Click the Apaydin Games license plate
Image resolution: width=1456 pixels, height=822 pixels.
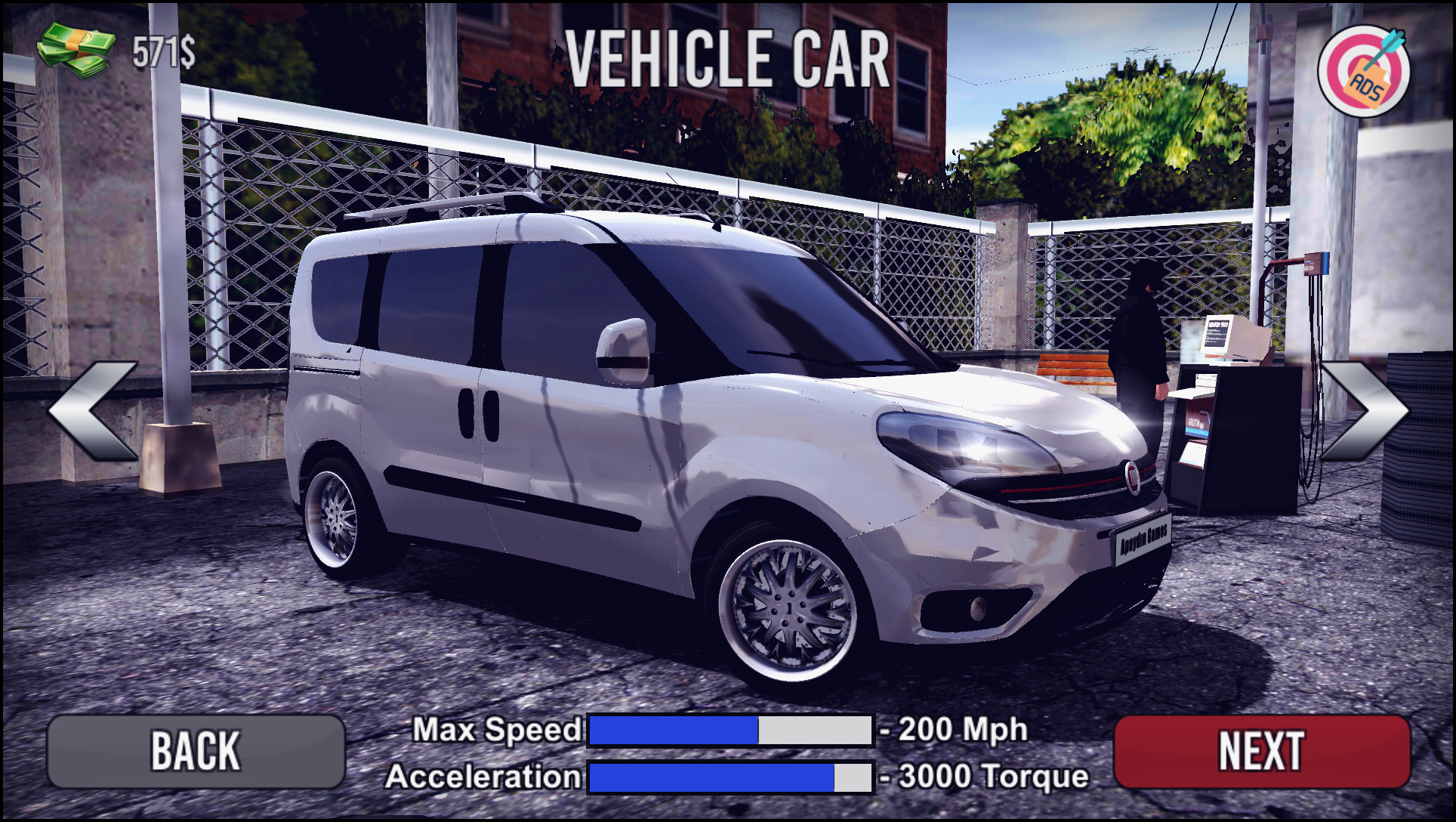tap(1143, 538)
